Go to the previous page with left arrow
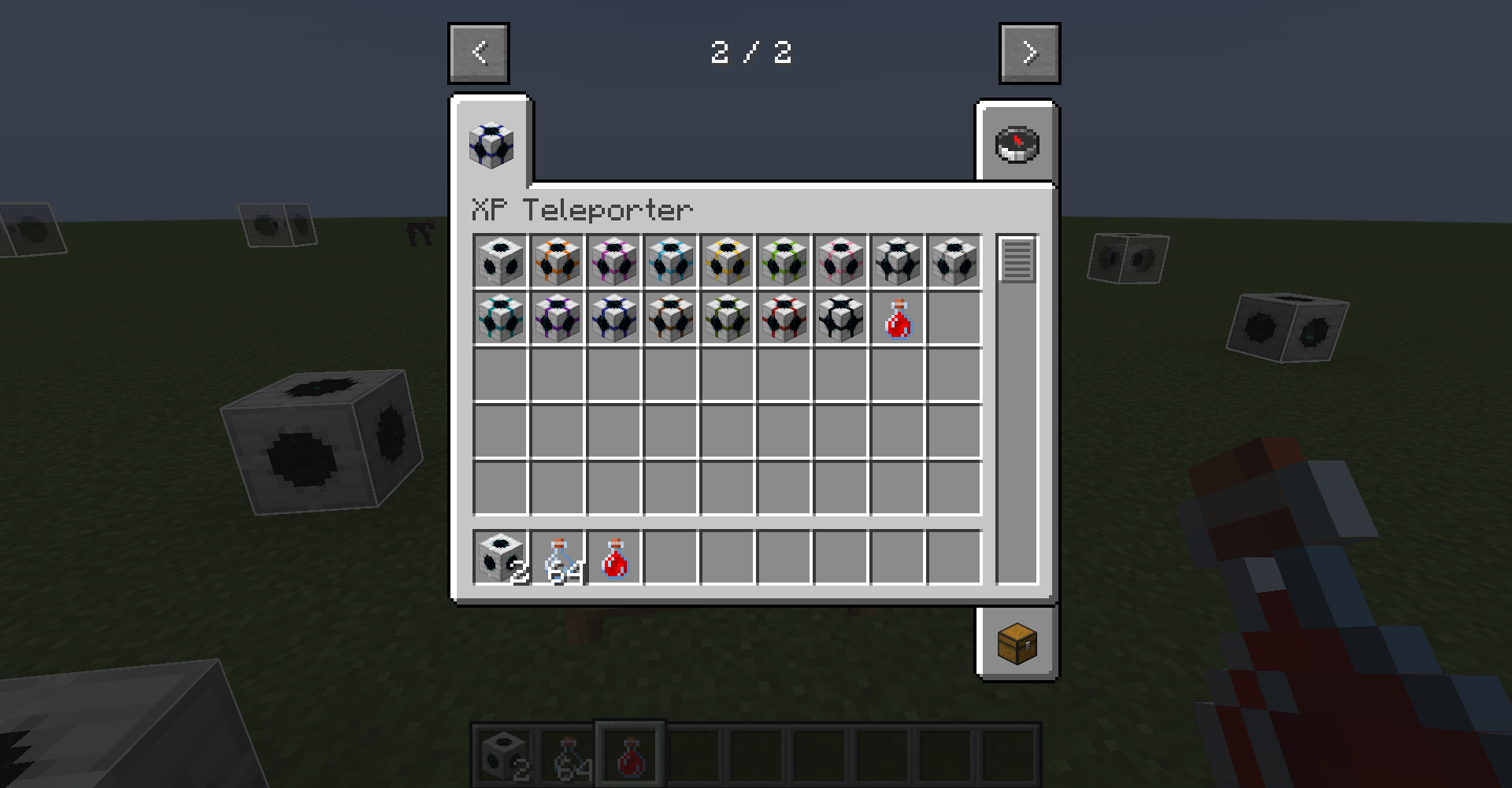Image resolution: width=1512 pixels, height=788 pixels. [x=479, y=53]
